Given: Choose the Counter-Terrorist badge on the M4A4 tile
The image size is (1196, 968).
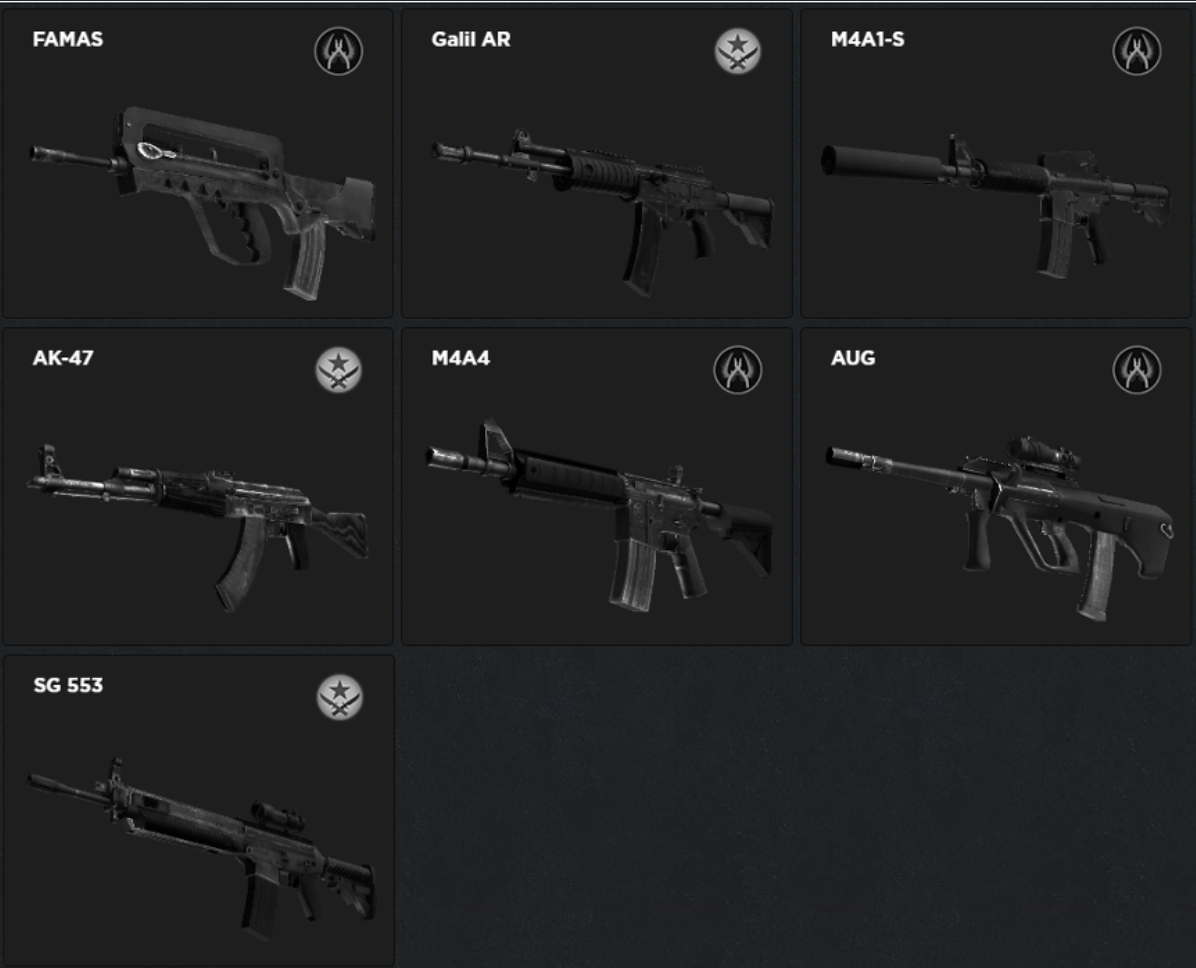Looking at the screenshot, I should point(738,370).
